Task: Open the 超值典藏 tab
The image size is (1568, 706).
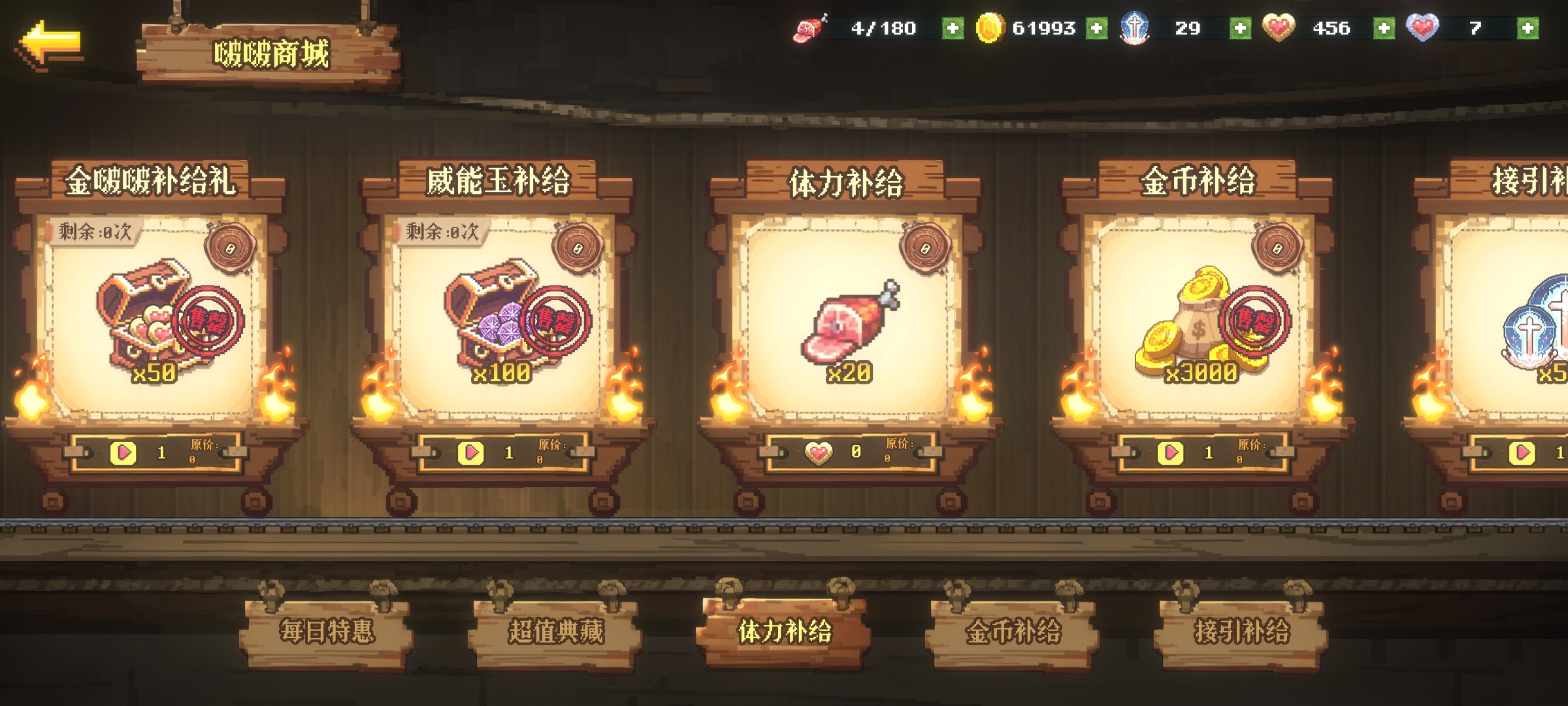Action: point(556,631)
